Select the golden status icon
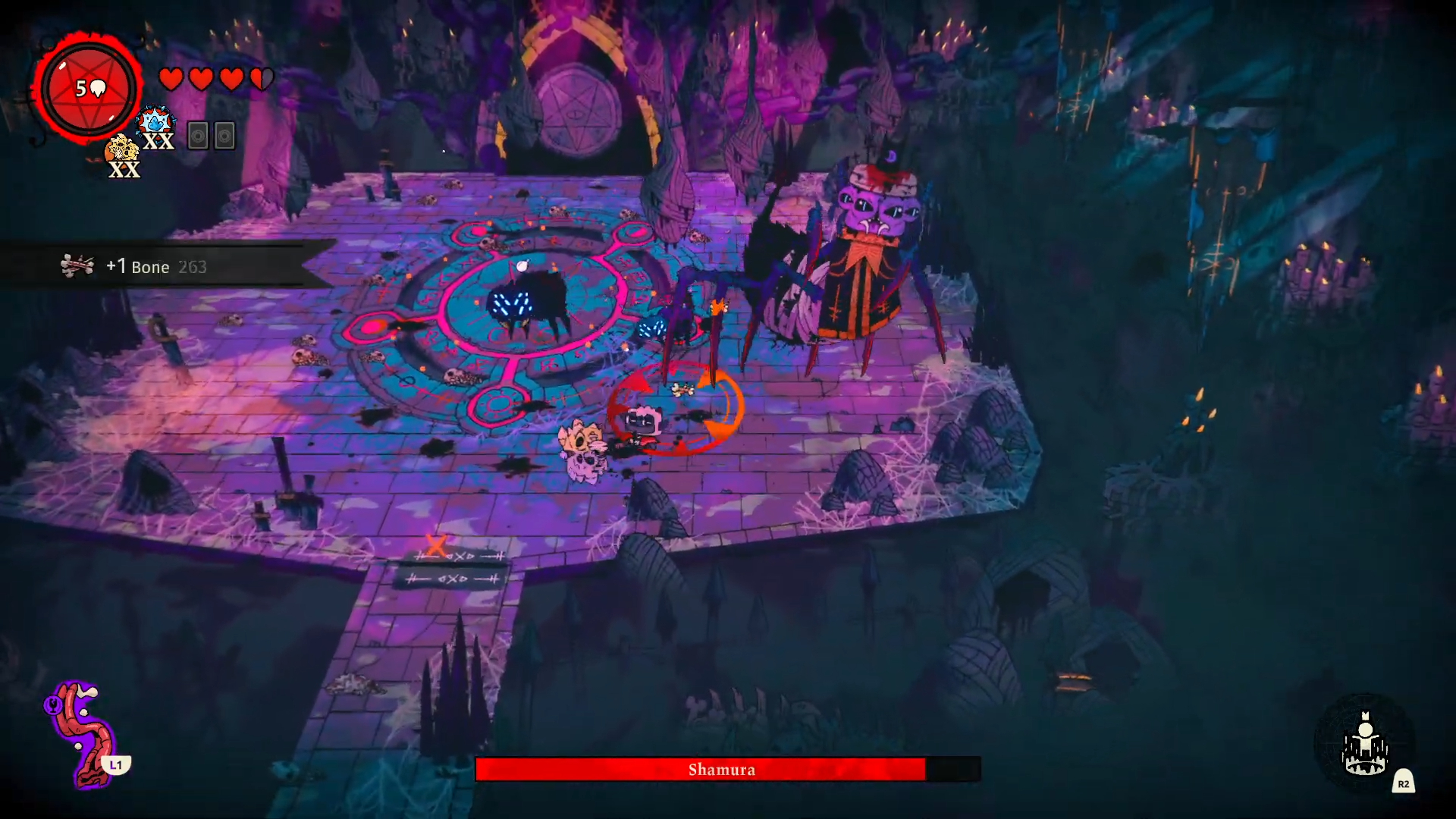This screenshot has height=819, width=1456. (121, 149)
